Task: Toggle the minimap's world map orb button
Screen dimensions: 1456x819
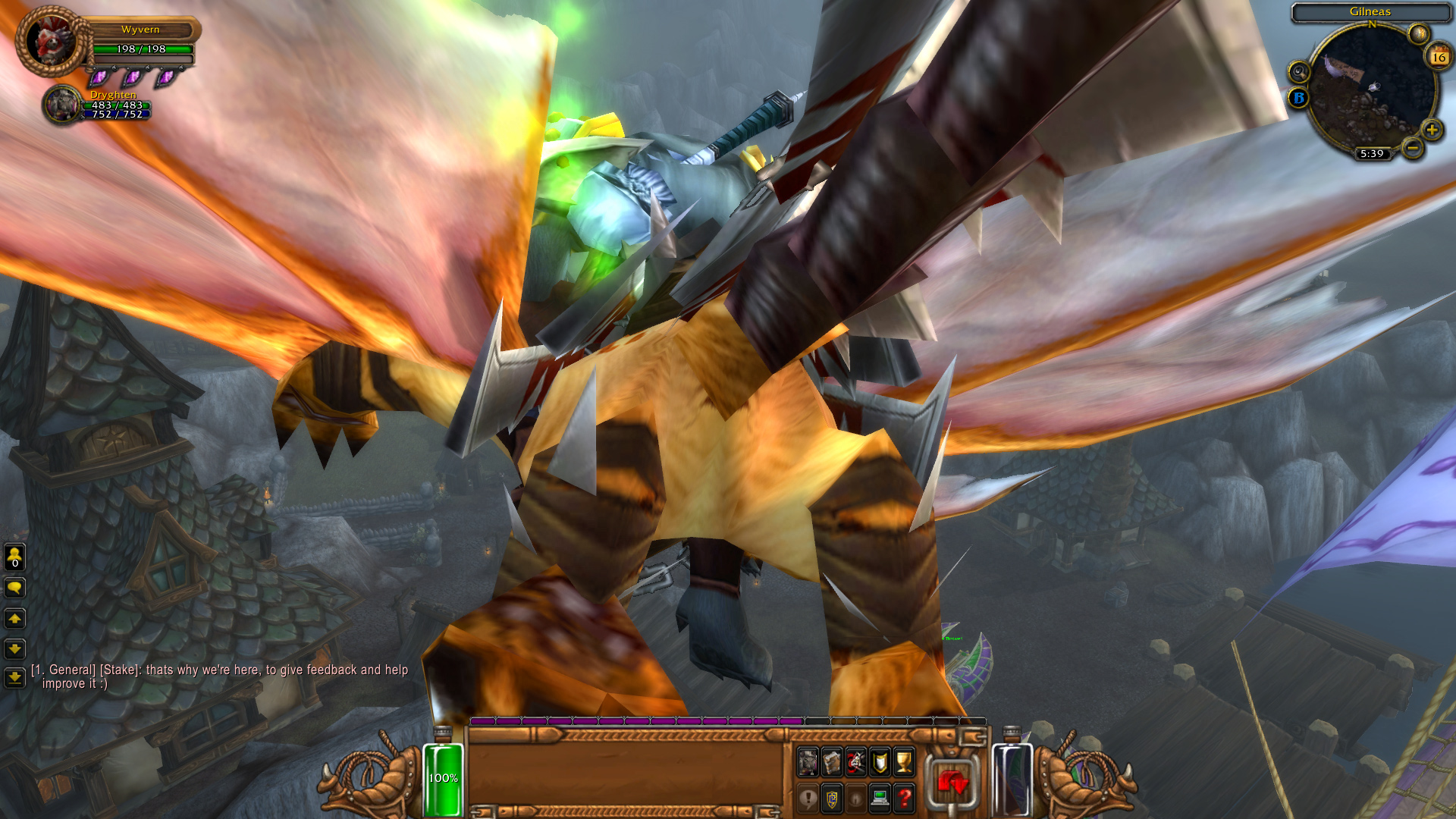Action: [x=1419, y=33]
